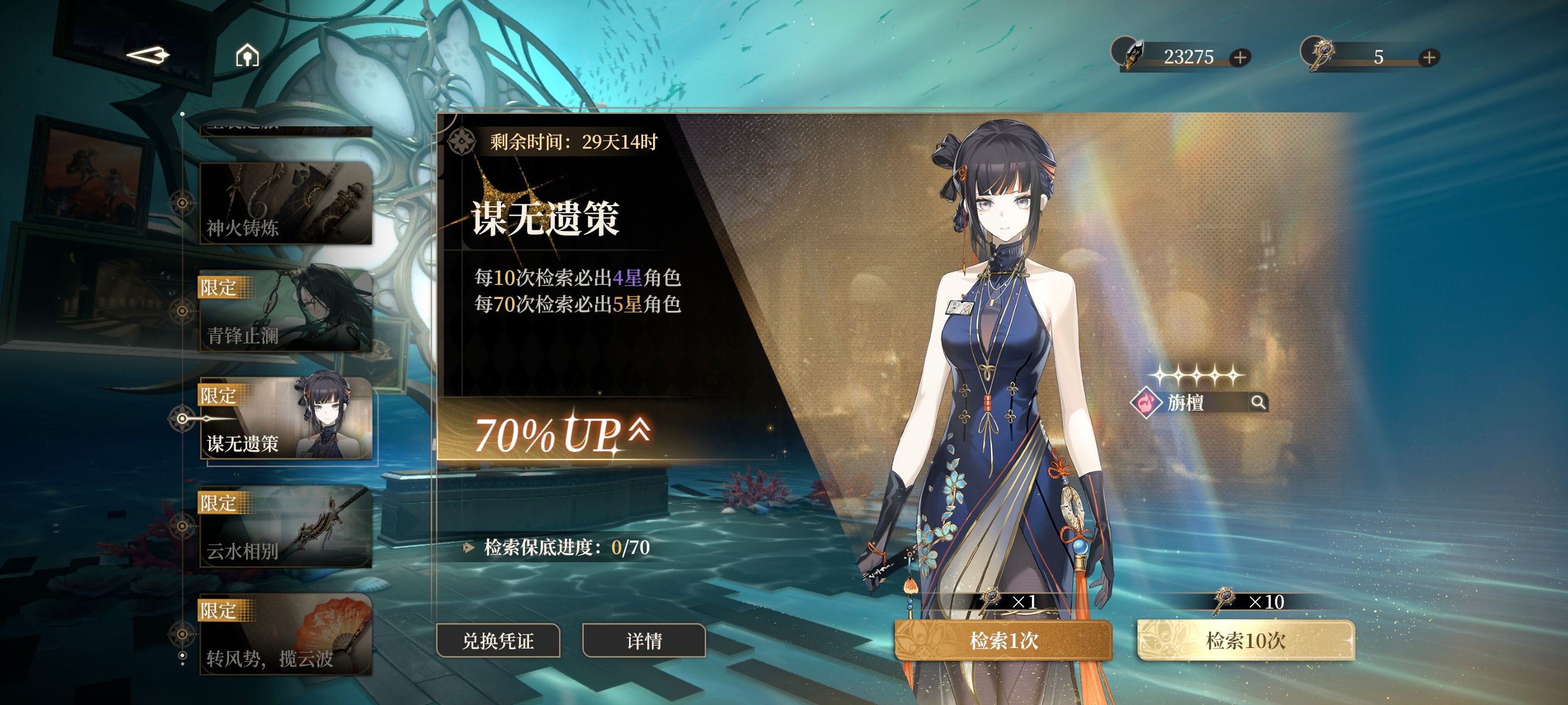Perform a single search with 检索1次
This screenshot has height=705, width=1568.
(x=1003, y=640)
